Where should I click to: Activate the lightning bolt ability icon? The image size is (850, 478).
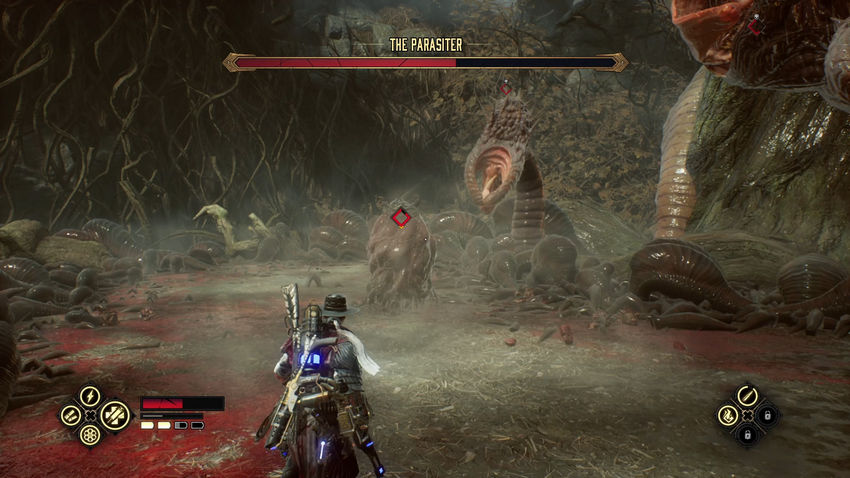(x=90, y=396)
